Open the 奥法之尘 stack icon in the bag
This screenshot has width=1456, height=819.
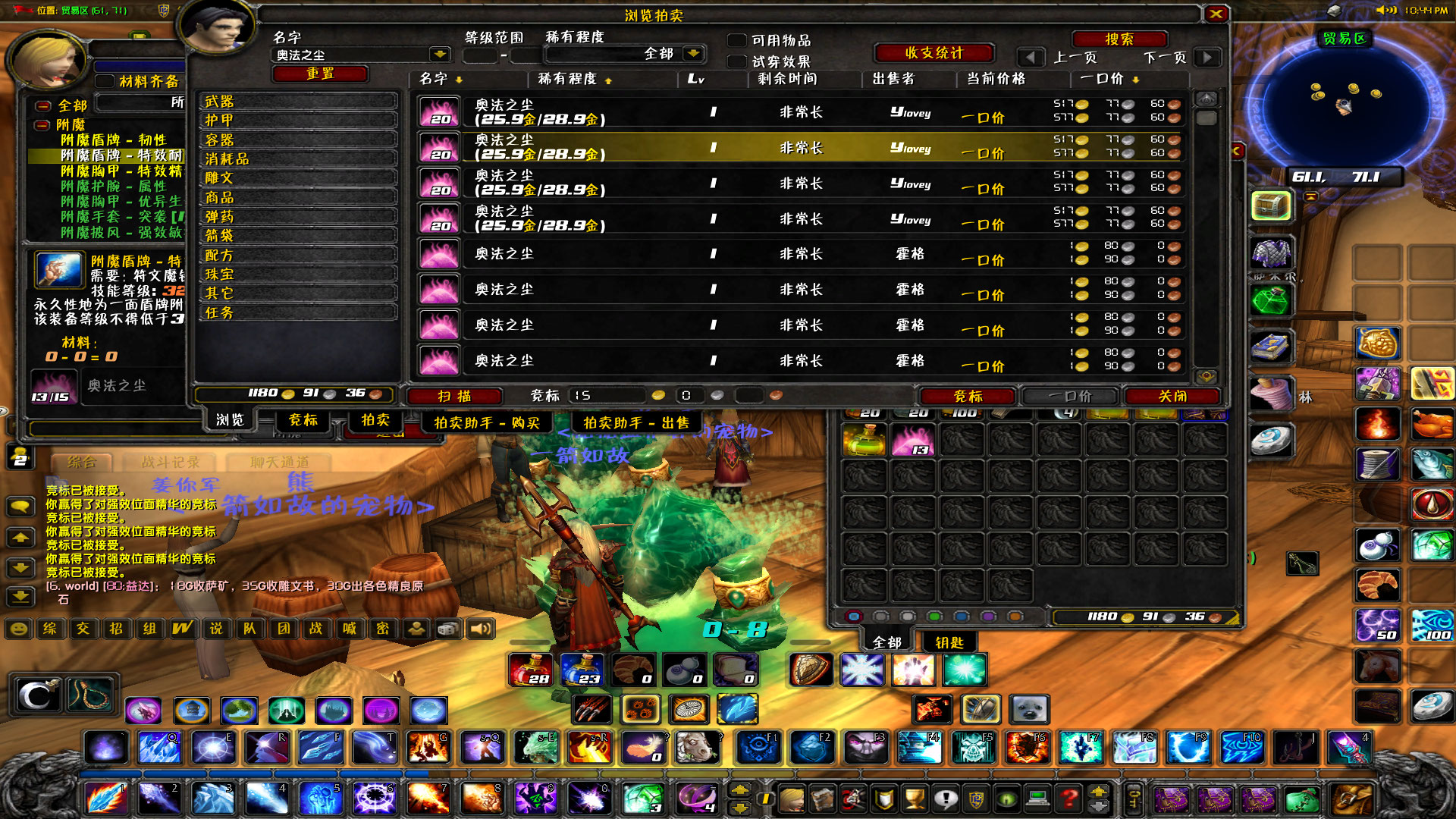(x=914, y=440)
